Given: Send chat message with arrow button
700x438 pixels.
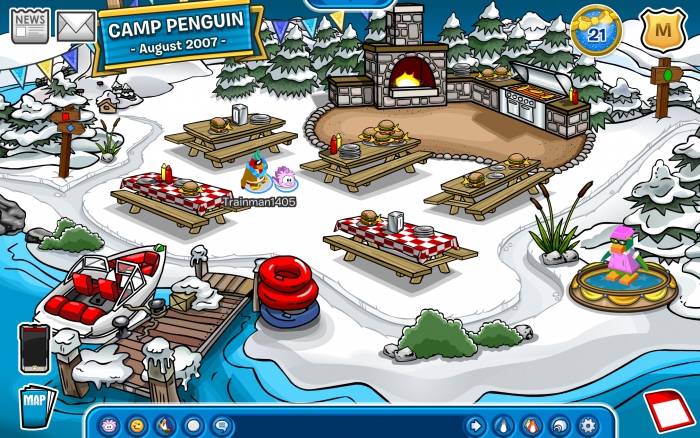Looking at the screenshot, I should pos(475,424).
